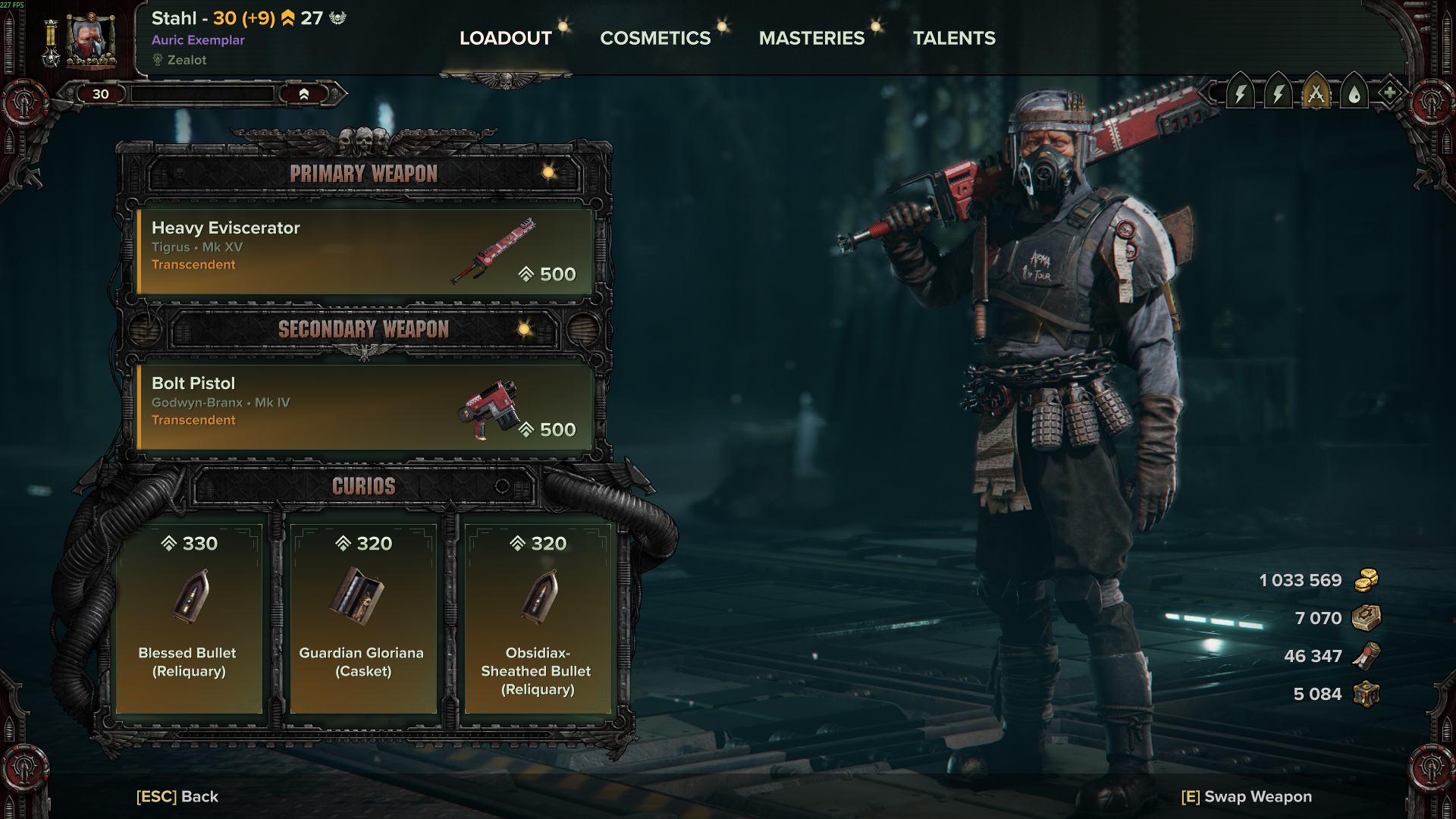Image resolution: width=1456 pixels, height=819 pixels.
Task: Switch to the Loadout tab
Action: pyautogui.click(x=506, y=38)
